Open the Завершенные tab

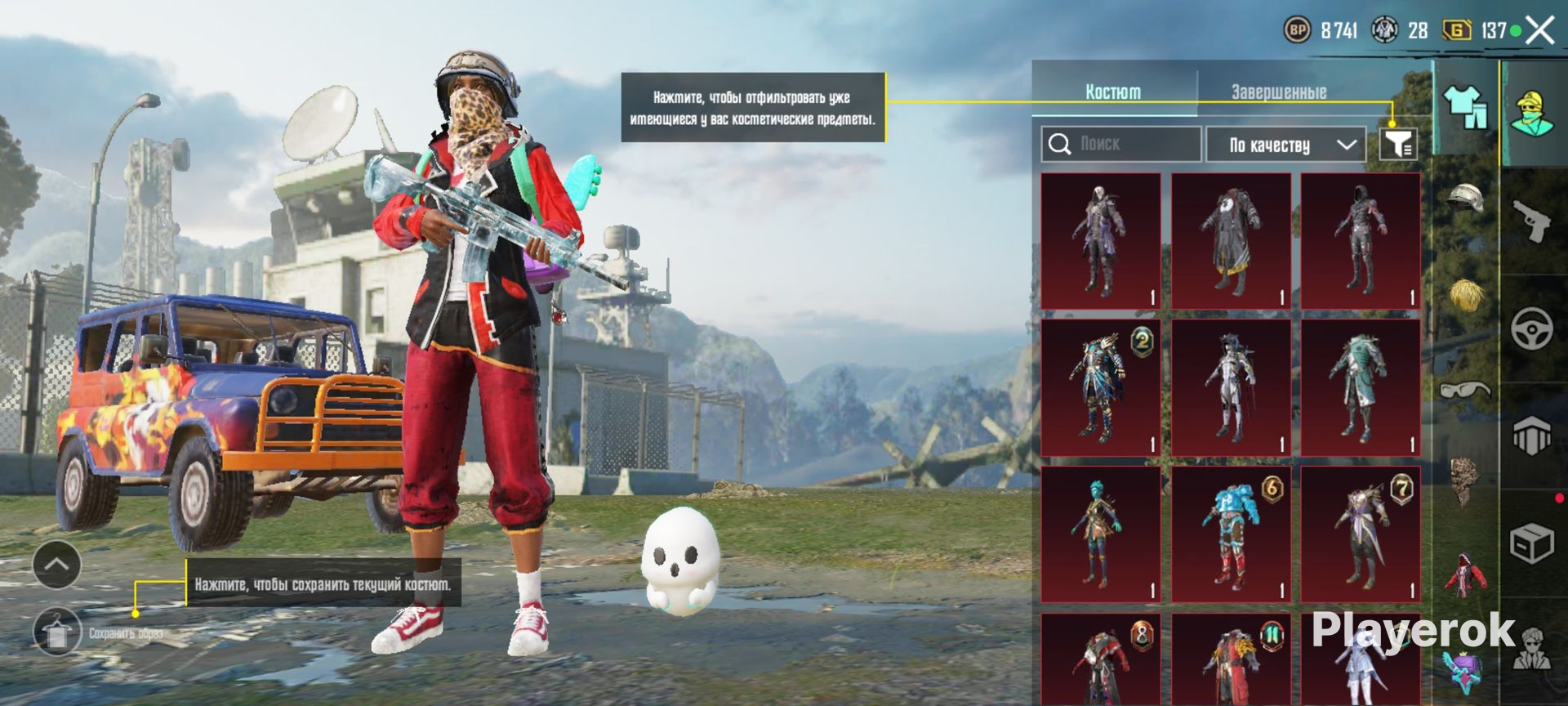[x=1278, y=92]
